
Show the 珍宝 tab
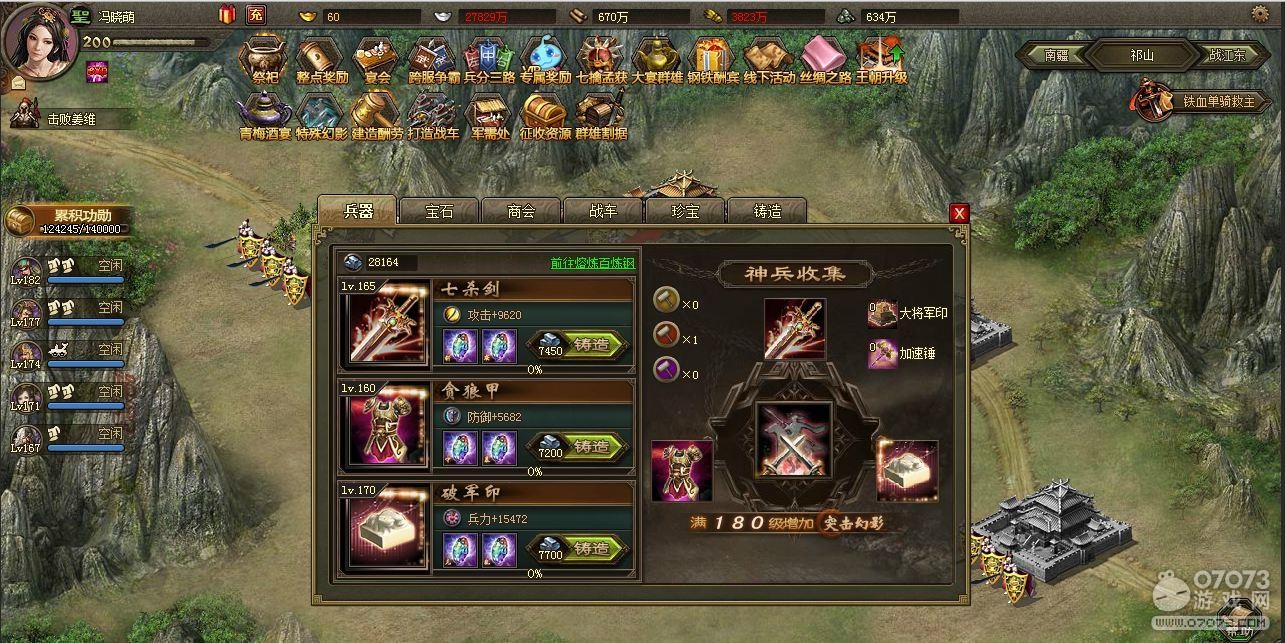[x=685, y=211]
